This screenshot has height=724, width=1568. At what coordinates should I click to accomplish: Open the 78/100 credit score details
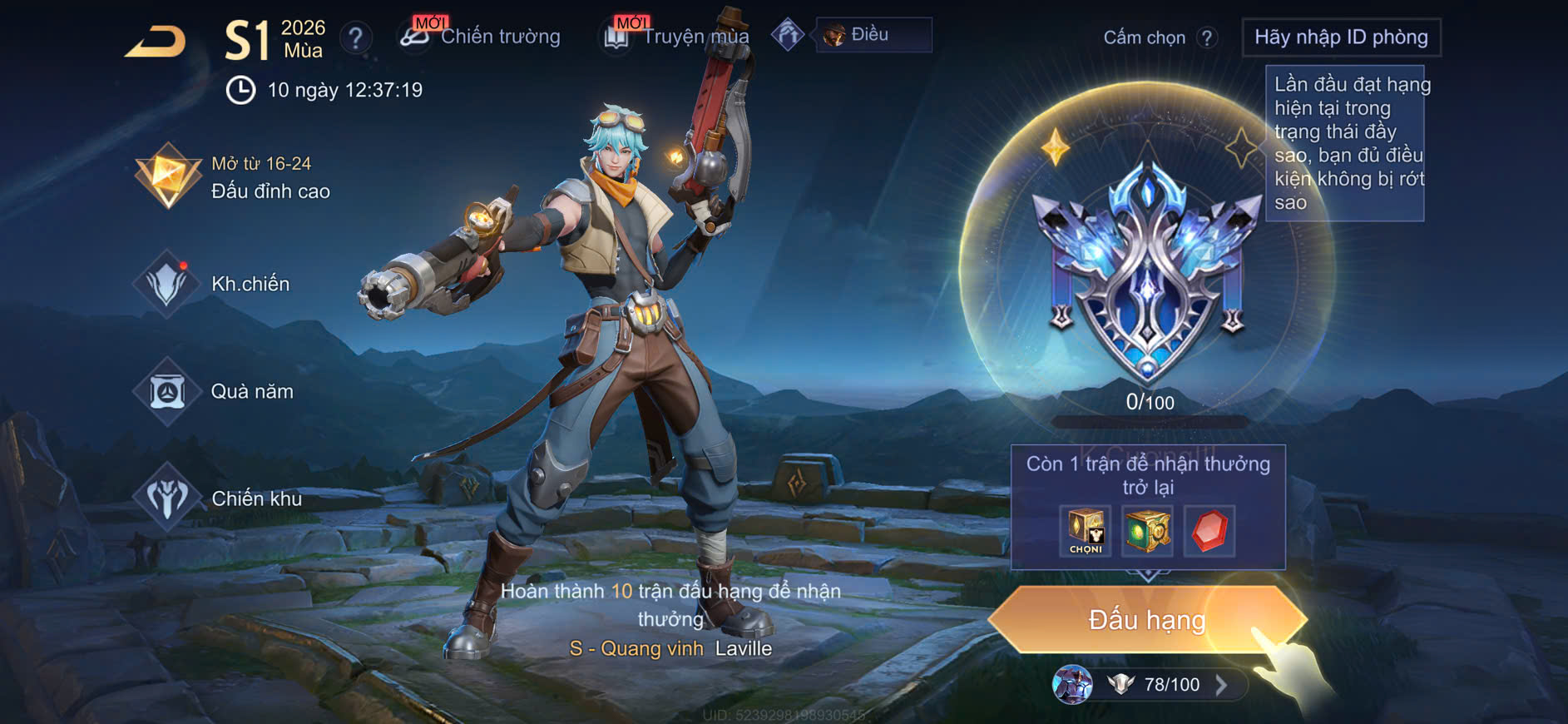coord(1171,685)
